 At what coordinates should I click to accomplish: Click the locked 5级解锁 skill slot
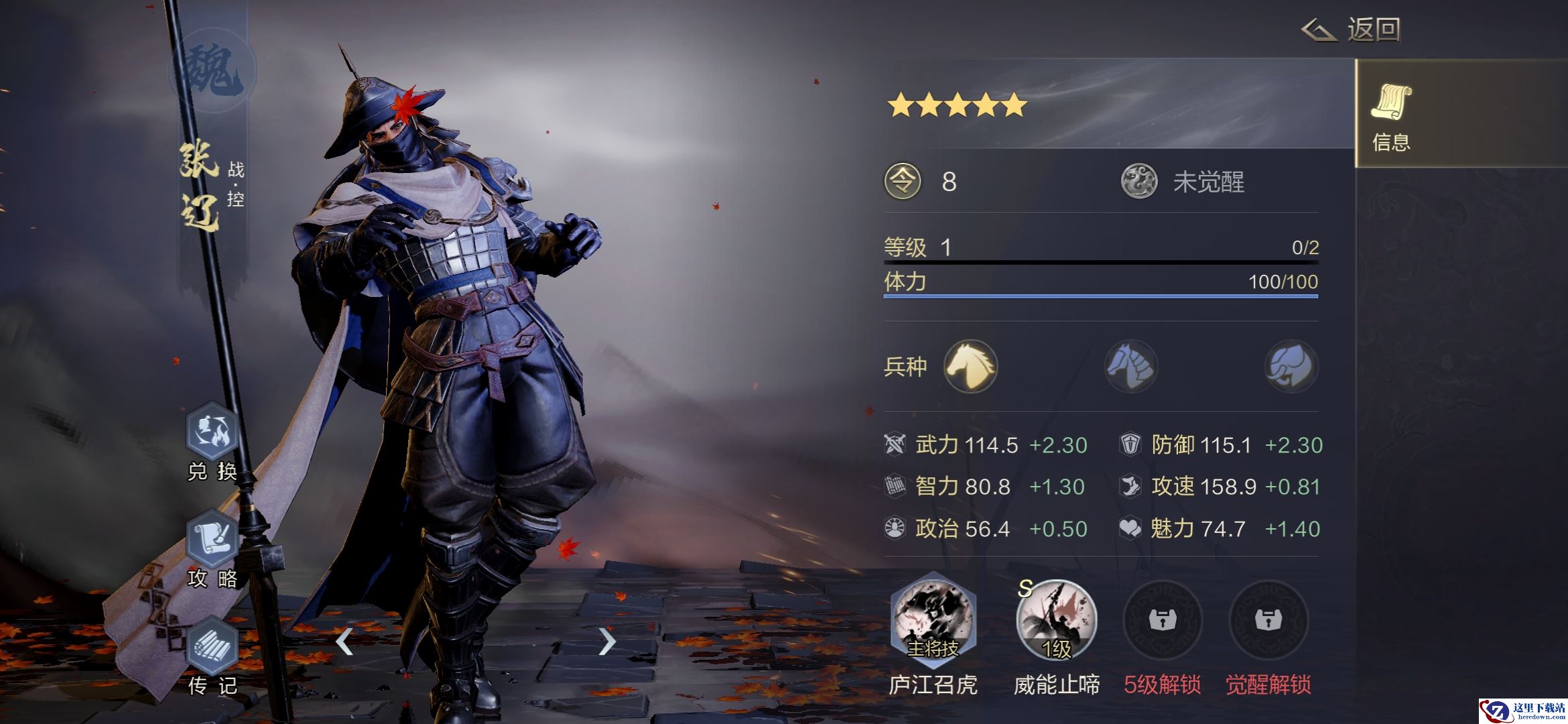point(1163,620)
